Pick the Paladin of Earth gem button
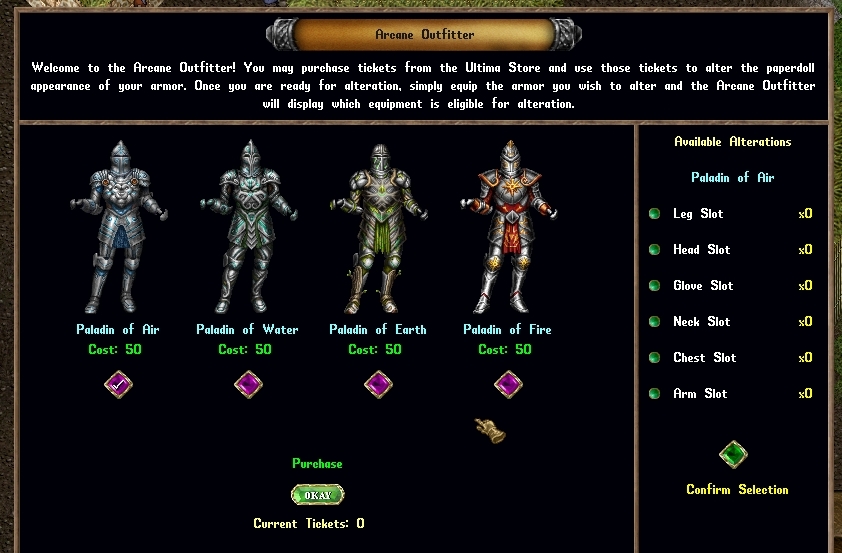The image size is (842, 553). pyautogui.click(x=378, y=384)
